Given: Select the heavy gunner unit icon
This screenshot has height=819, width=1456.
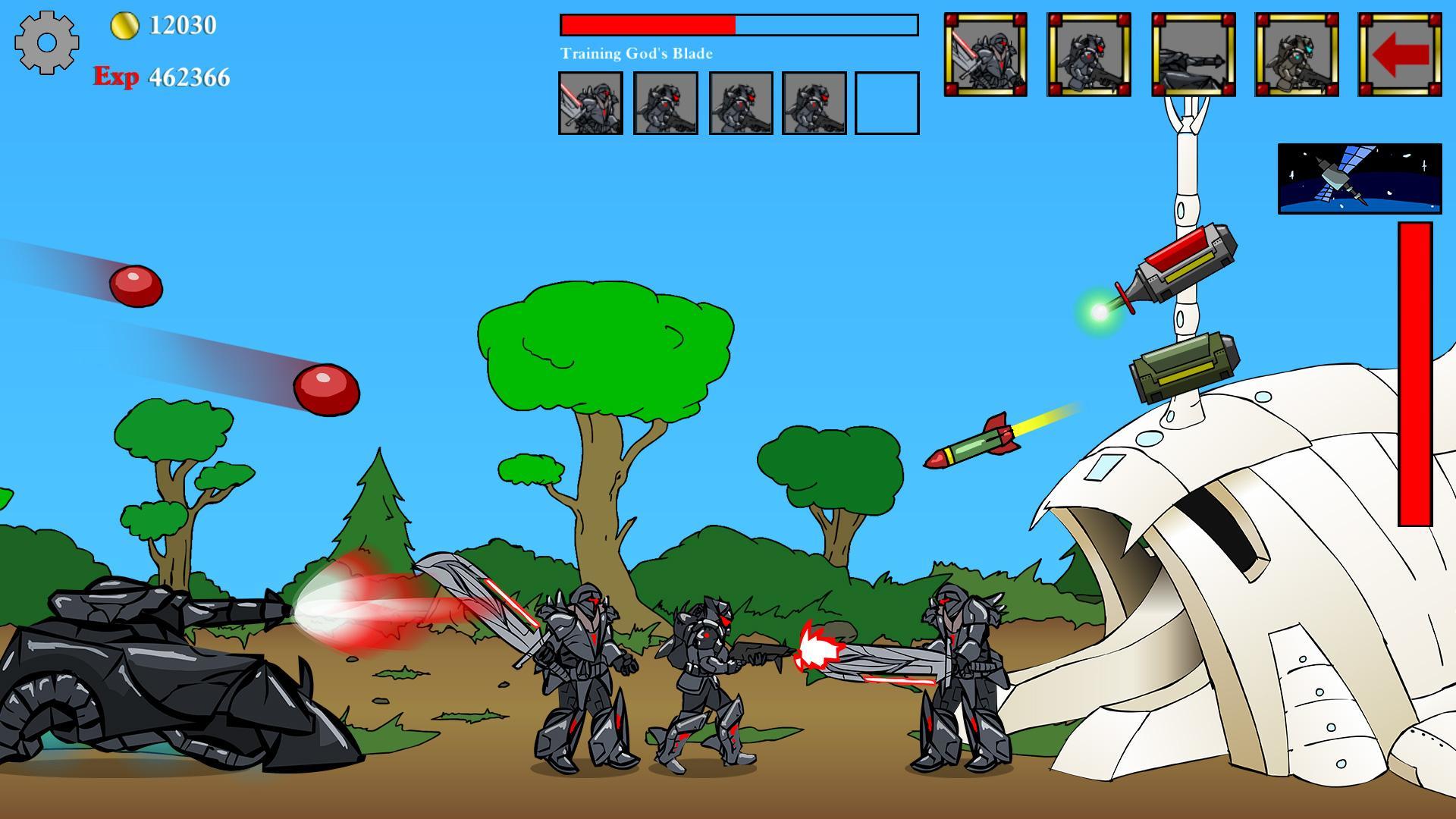Looking at the screenshot, I should (x=1088, y=53).
